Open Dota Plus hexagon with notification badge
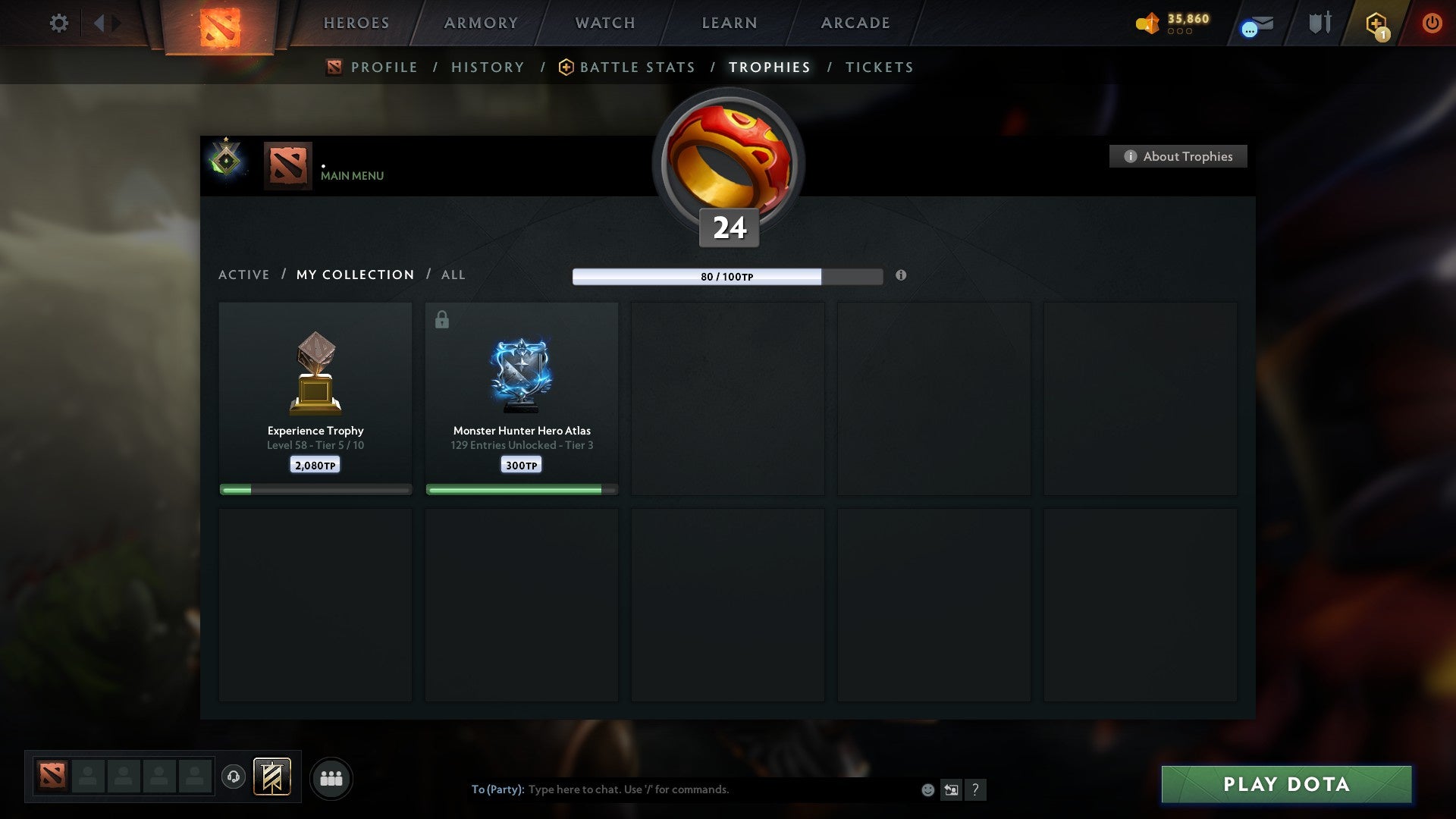 coord(1376,23)
